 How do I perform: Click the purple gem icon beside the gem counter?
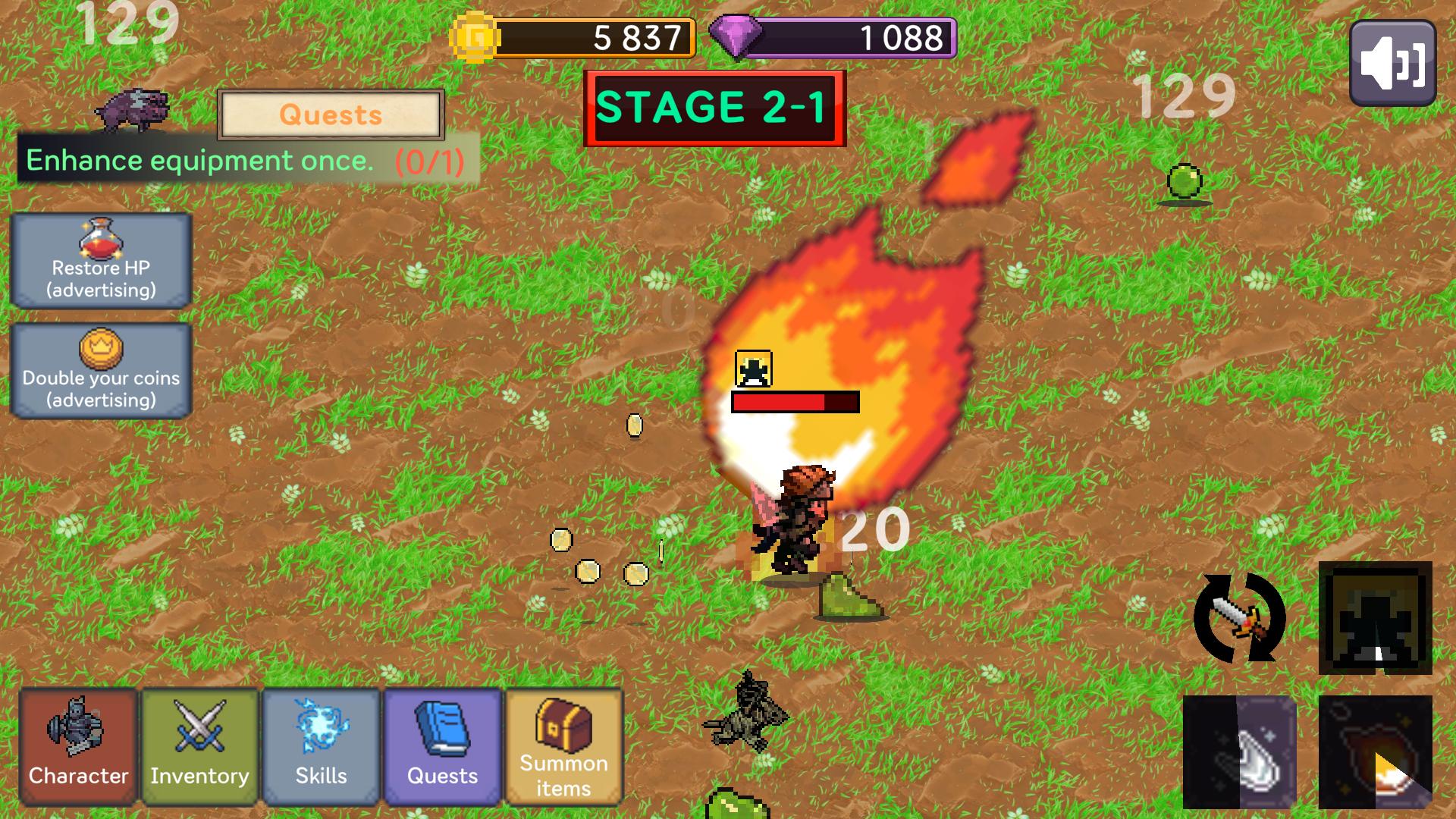coord(736,36)
